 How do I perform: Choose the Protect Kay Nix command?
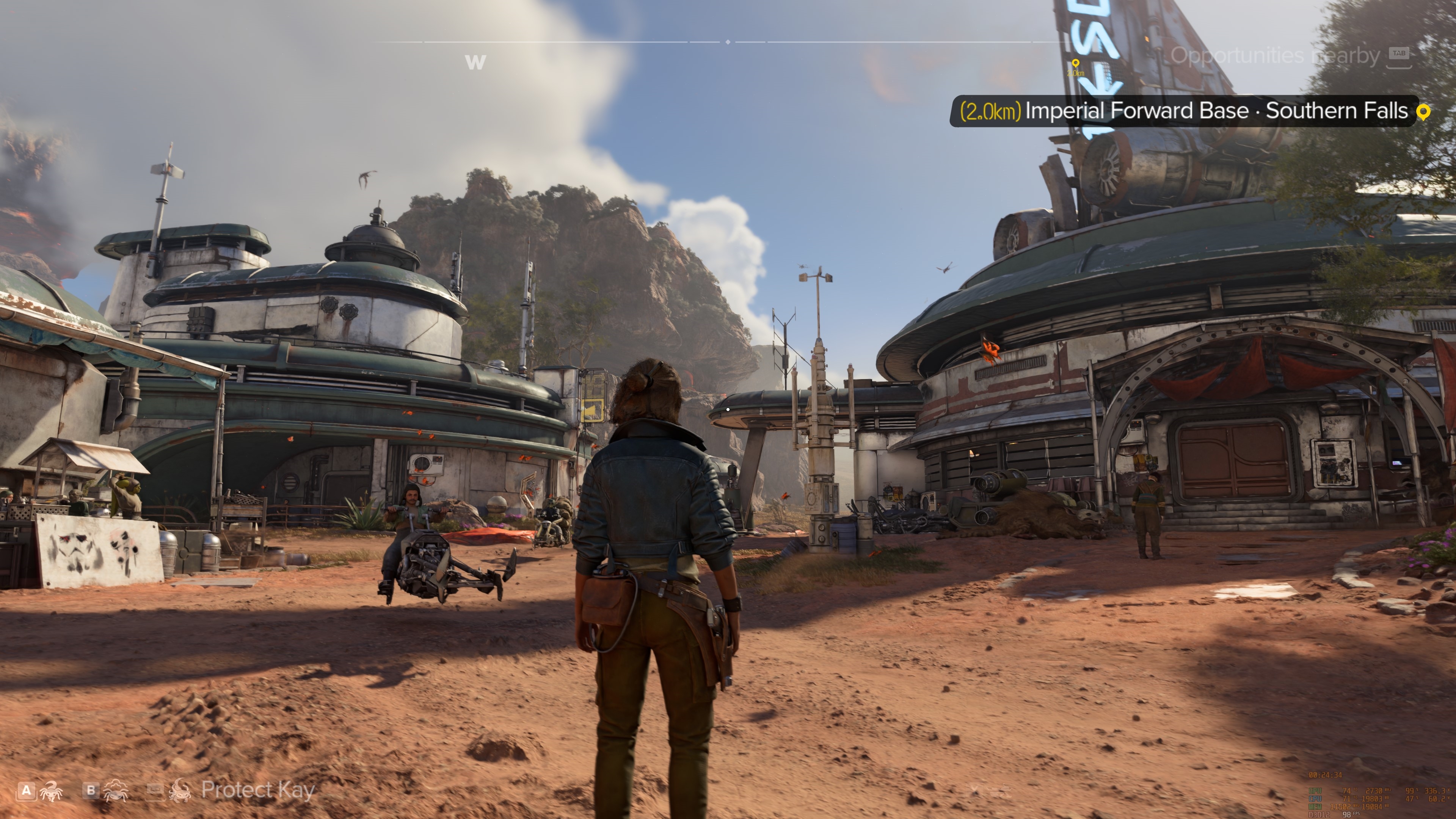257,790
